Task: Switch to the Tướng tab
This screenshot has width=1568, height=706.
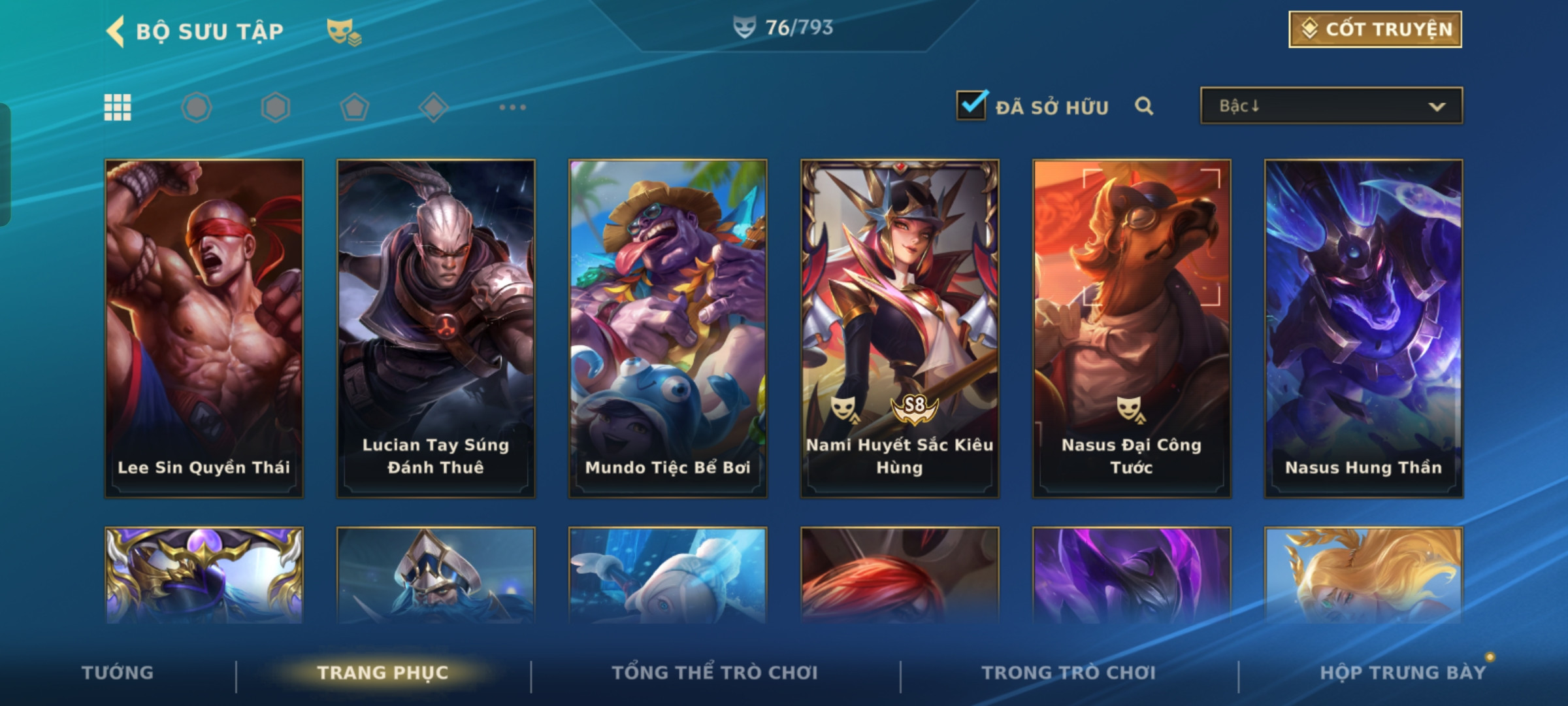Action: coord(118,673)
